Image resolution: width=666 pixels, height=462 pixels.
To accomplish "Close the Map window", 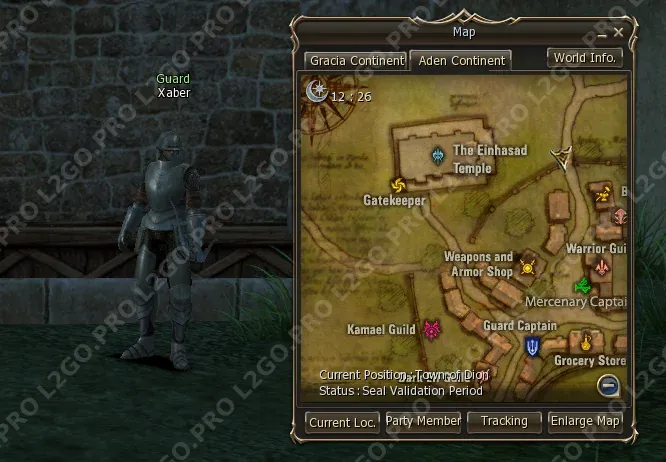I will pyautogui.click(x=619, y=32).
